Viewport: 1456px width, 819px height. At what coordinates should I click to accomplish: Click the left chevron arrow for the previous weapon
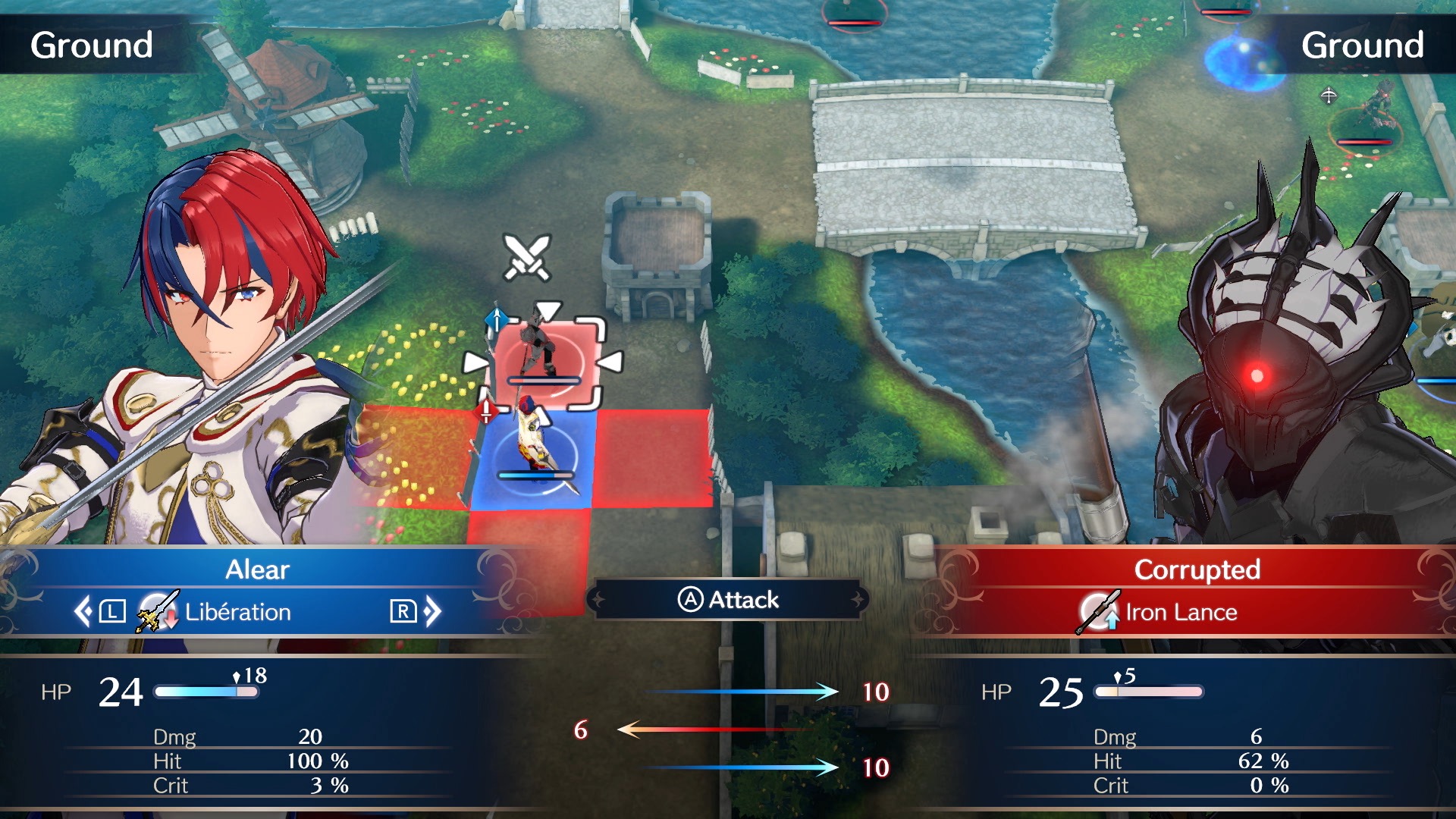[x=83, y=612]
